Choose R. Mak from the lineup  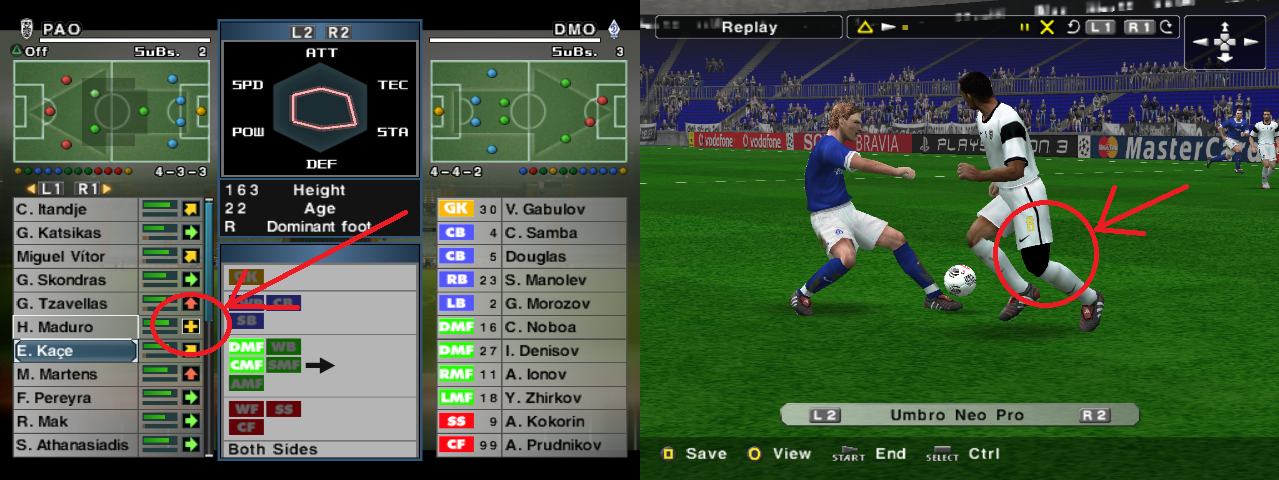click(x=75, y=421)
